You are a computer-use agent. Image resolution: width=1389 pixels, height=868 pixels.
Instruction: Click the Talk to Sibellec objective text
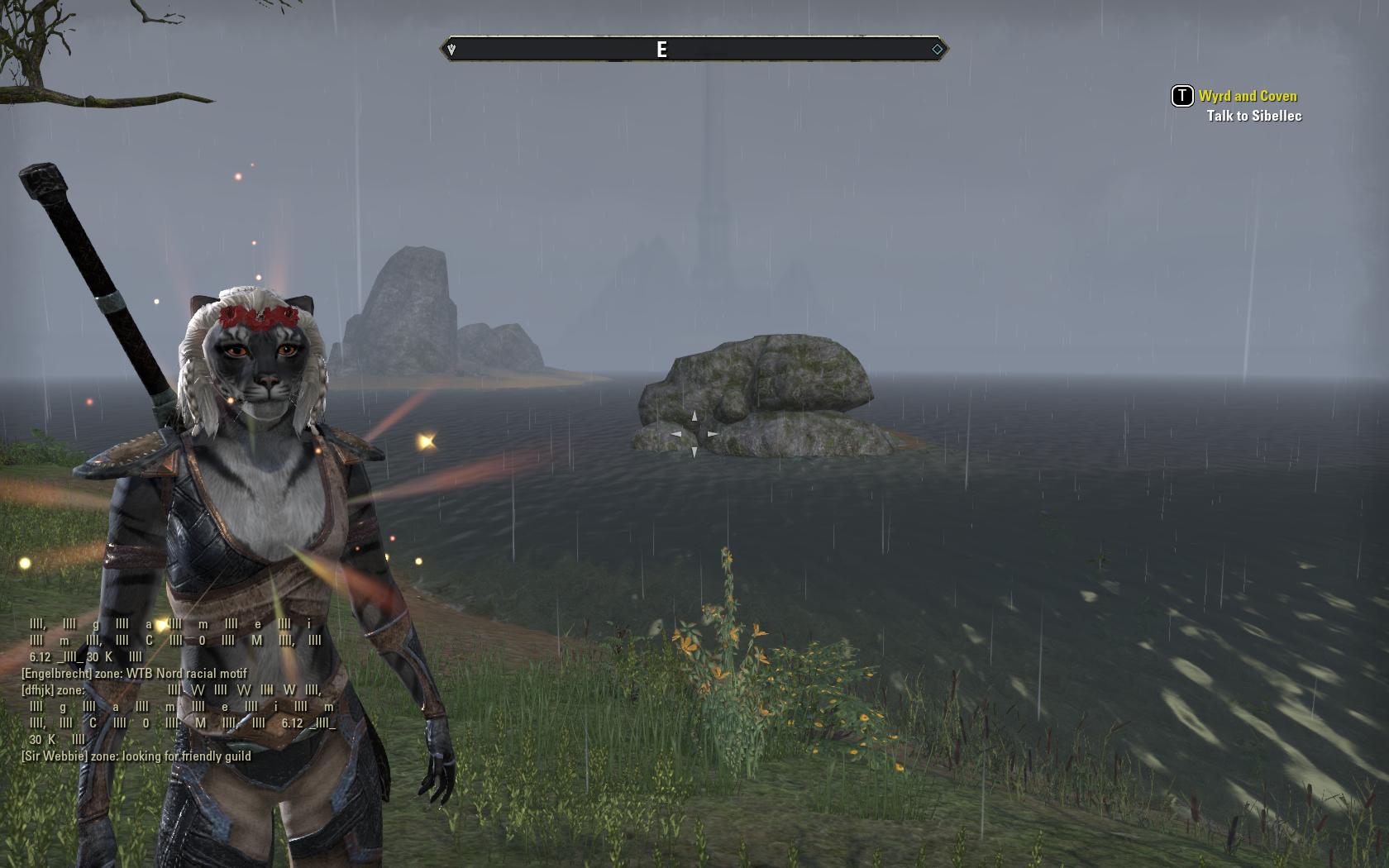click(x=1253, y=116)
